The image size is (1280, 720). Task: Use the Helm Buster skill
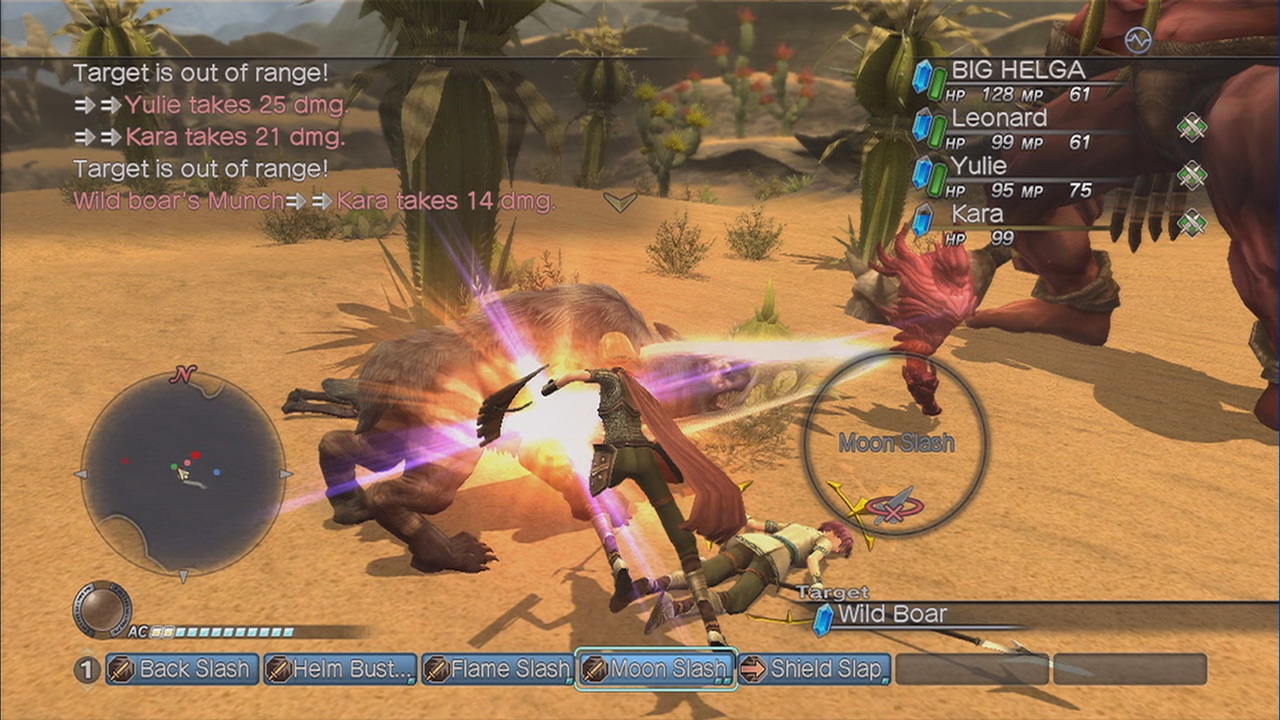340,669
